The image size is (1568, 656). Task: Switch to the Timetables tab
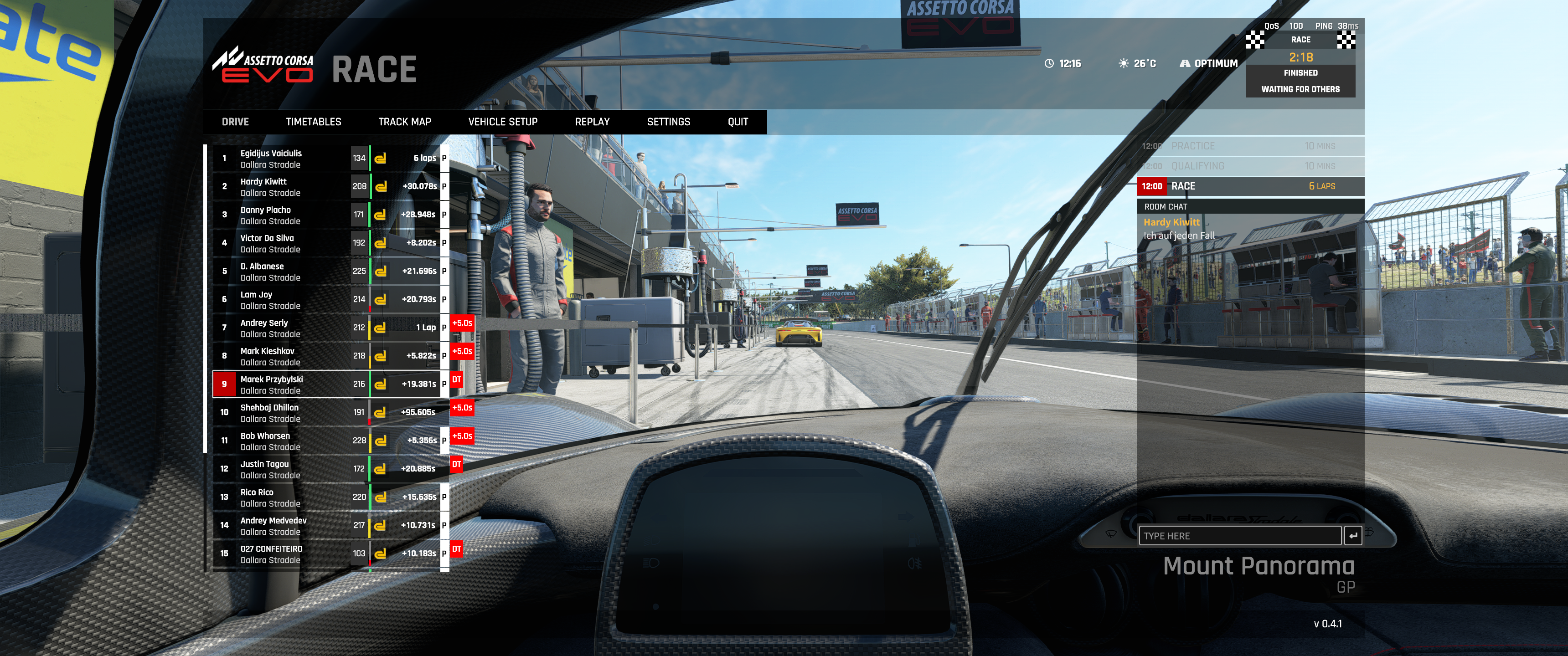click(x=313, y=122)
